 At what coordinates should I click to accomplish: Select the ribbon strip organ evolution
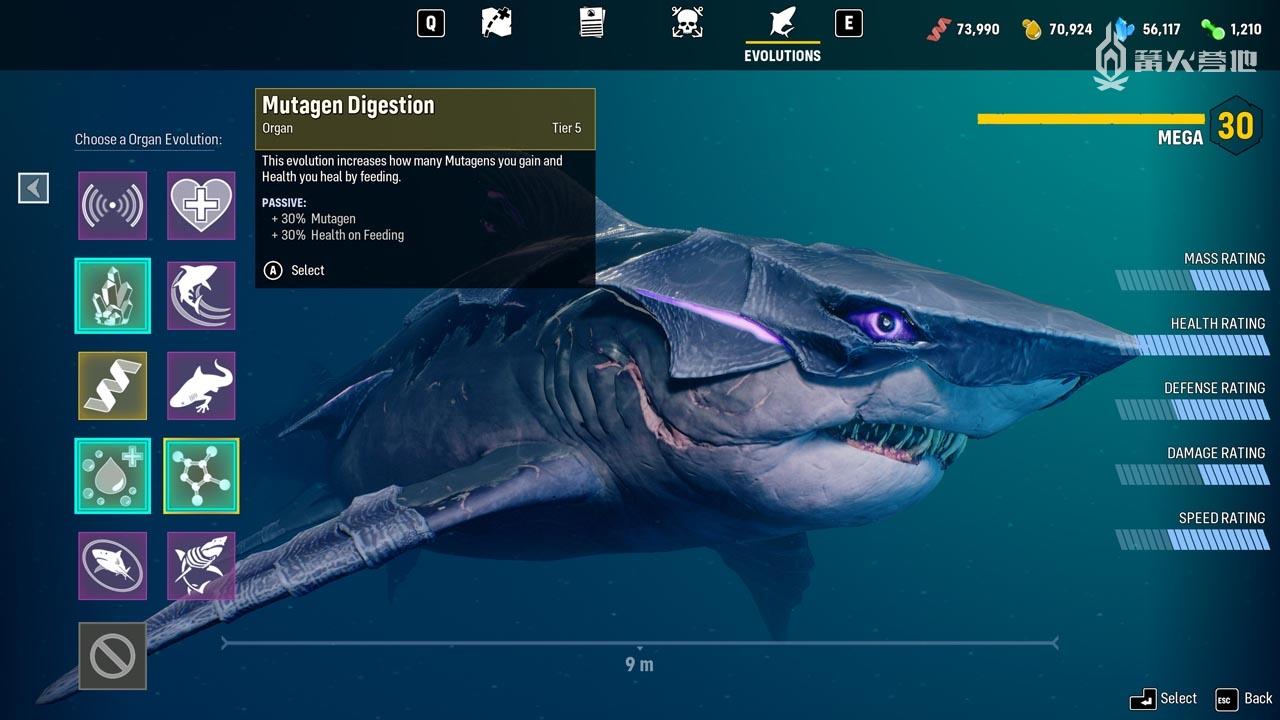[113, 386]
